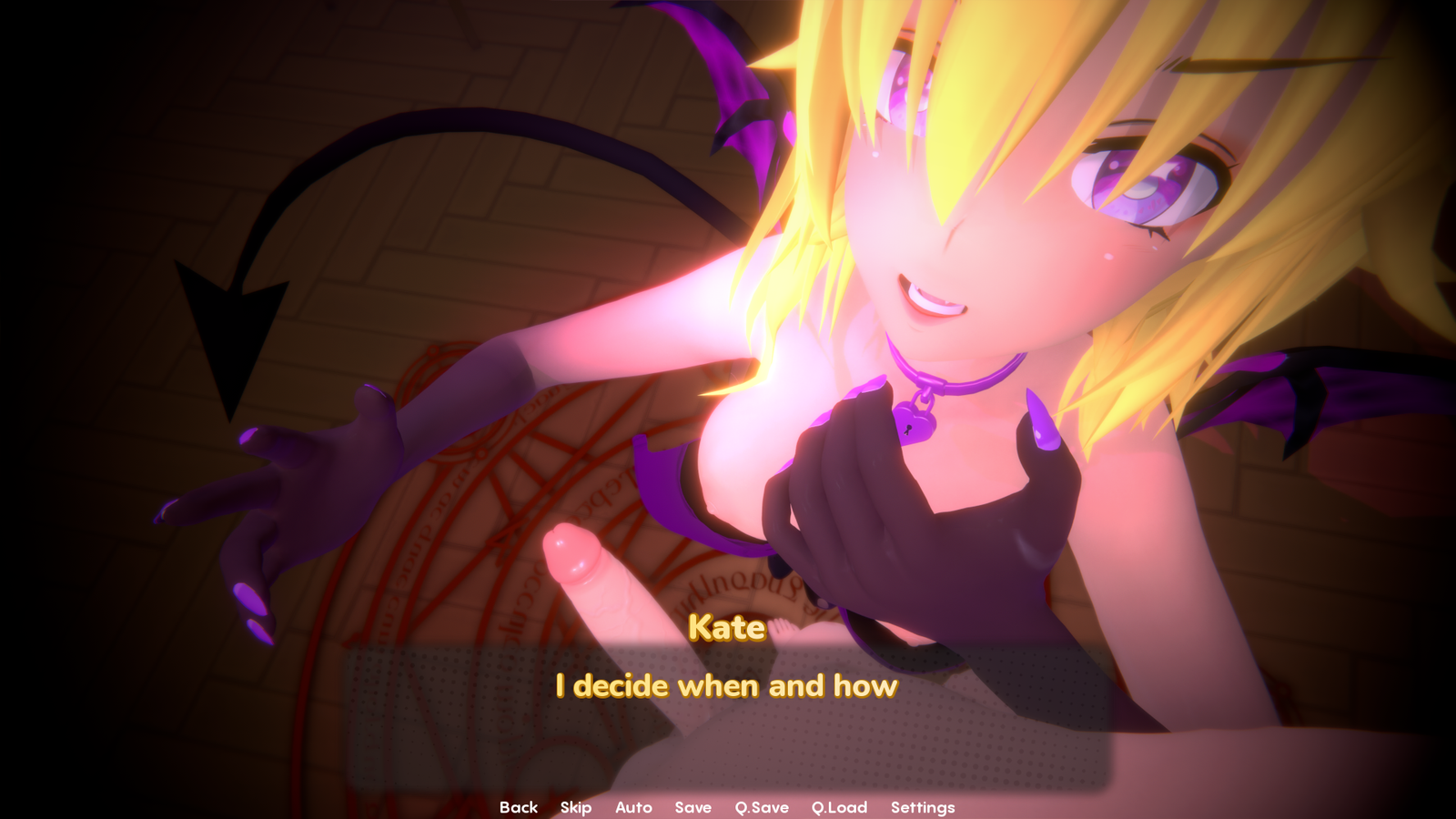This screenshot has width=1456, height=819.
Task: Activate the Skip dialogue option
Action: pos(576,807)
